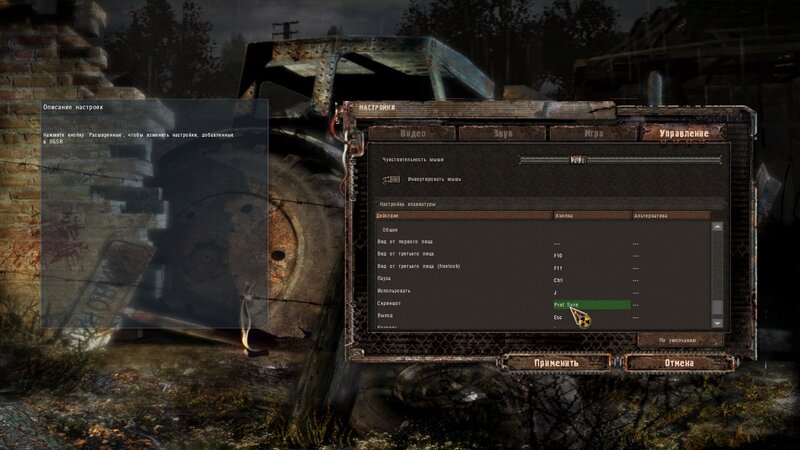Change the Esc key for Выход
Screen dimensions: 800x450
coord(591,316)
